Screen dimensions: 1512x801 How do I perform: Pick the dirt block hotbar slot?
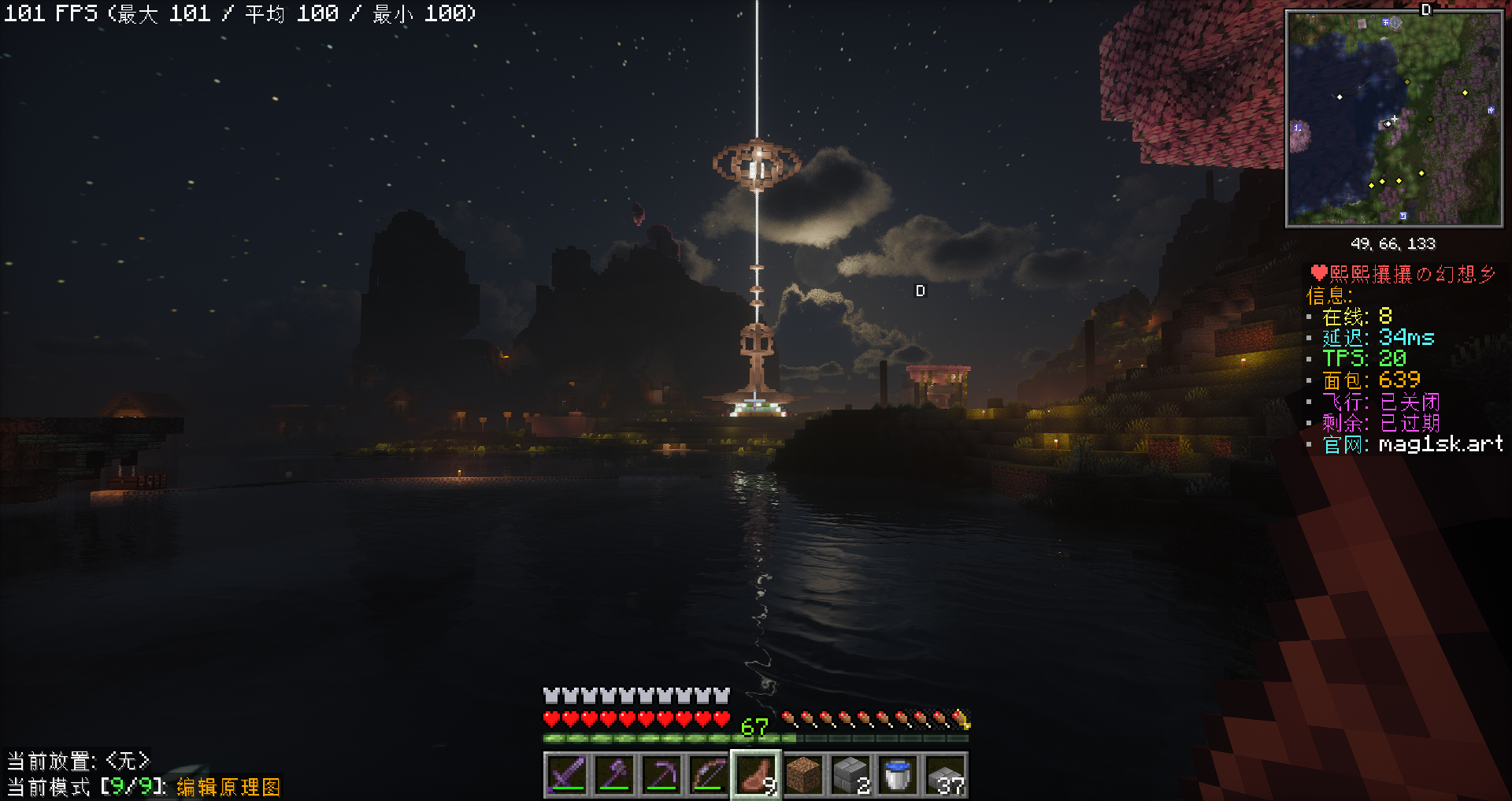click(803, 775)
